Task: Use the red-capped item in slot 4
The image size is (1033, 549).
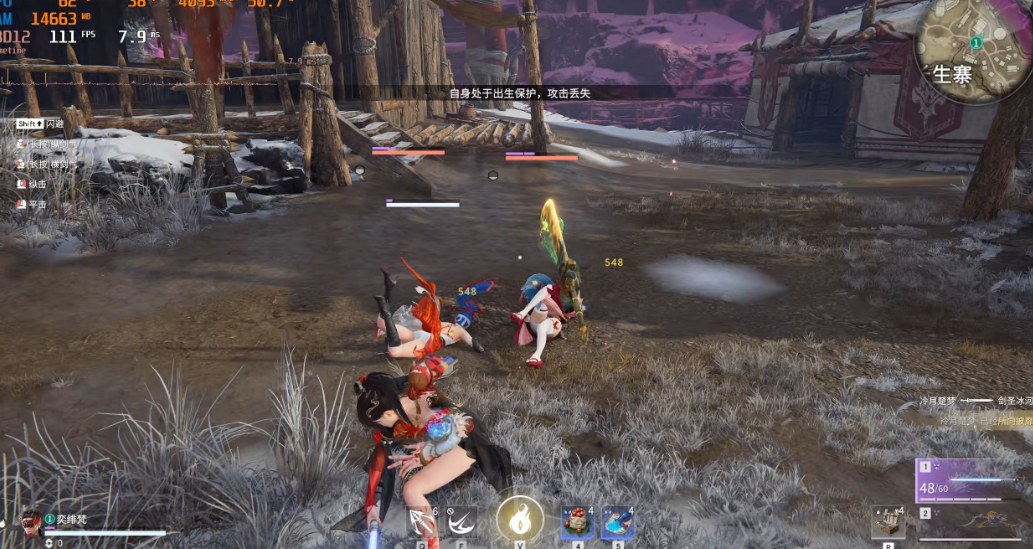Action: pos(576,523)
